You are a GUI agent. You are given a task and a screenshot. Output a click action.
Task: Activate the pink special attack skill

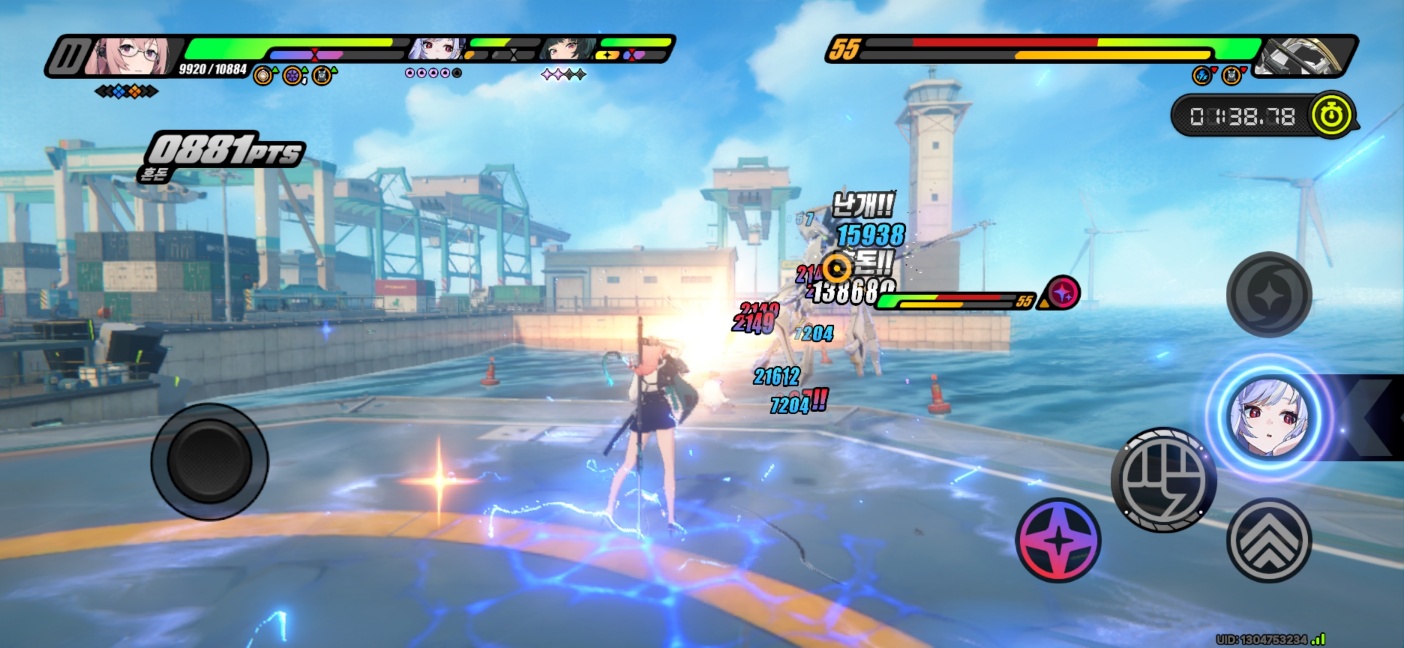point(1058,540)
